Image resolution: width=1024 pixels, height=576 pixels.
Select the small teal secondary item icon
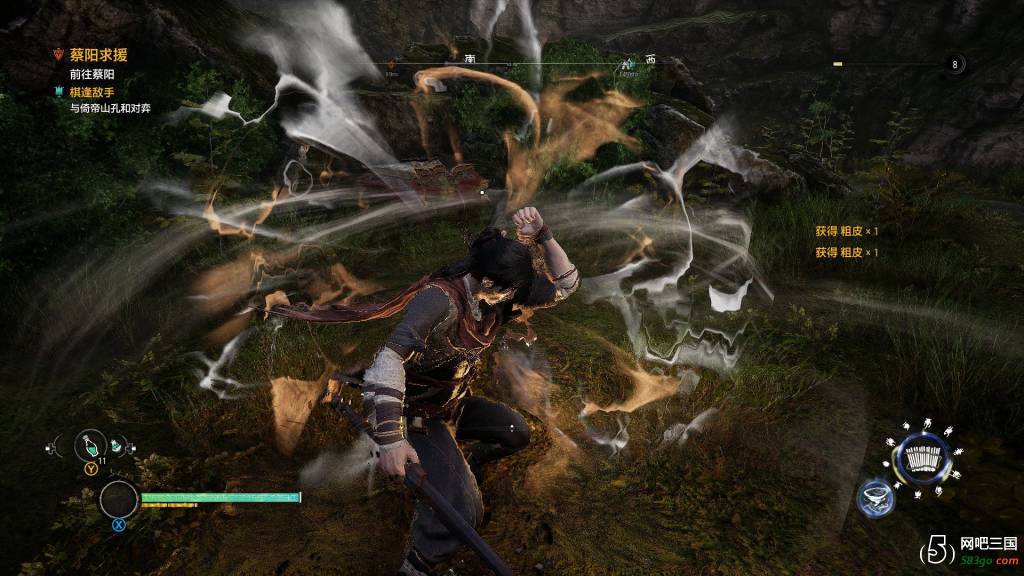117,447
